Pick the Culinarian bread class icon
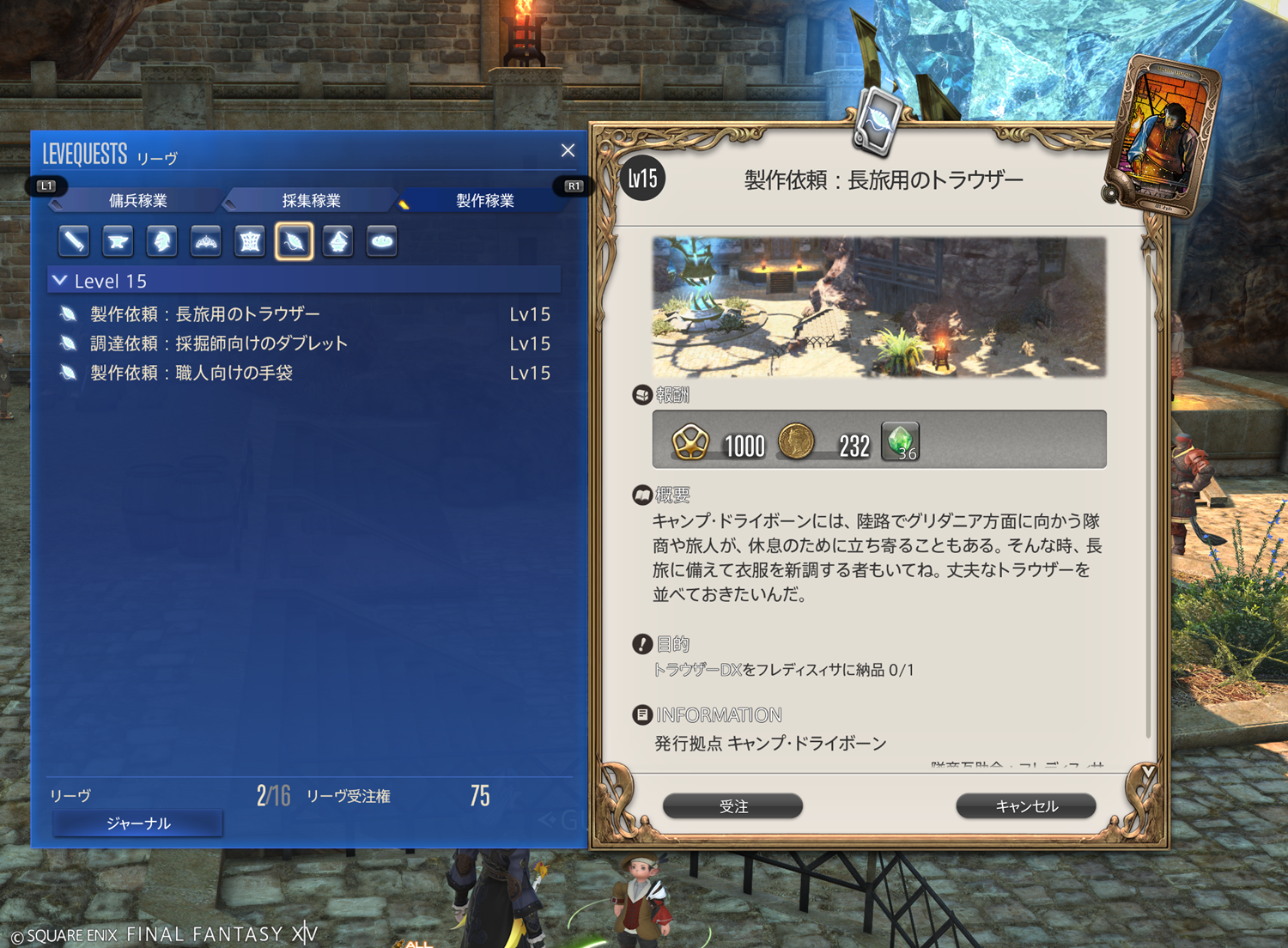The width and height of the screenshot is (1288, 948). click(382, 242)
